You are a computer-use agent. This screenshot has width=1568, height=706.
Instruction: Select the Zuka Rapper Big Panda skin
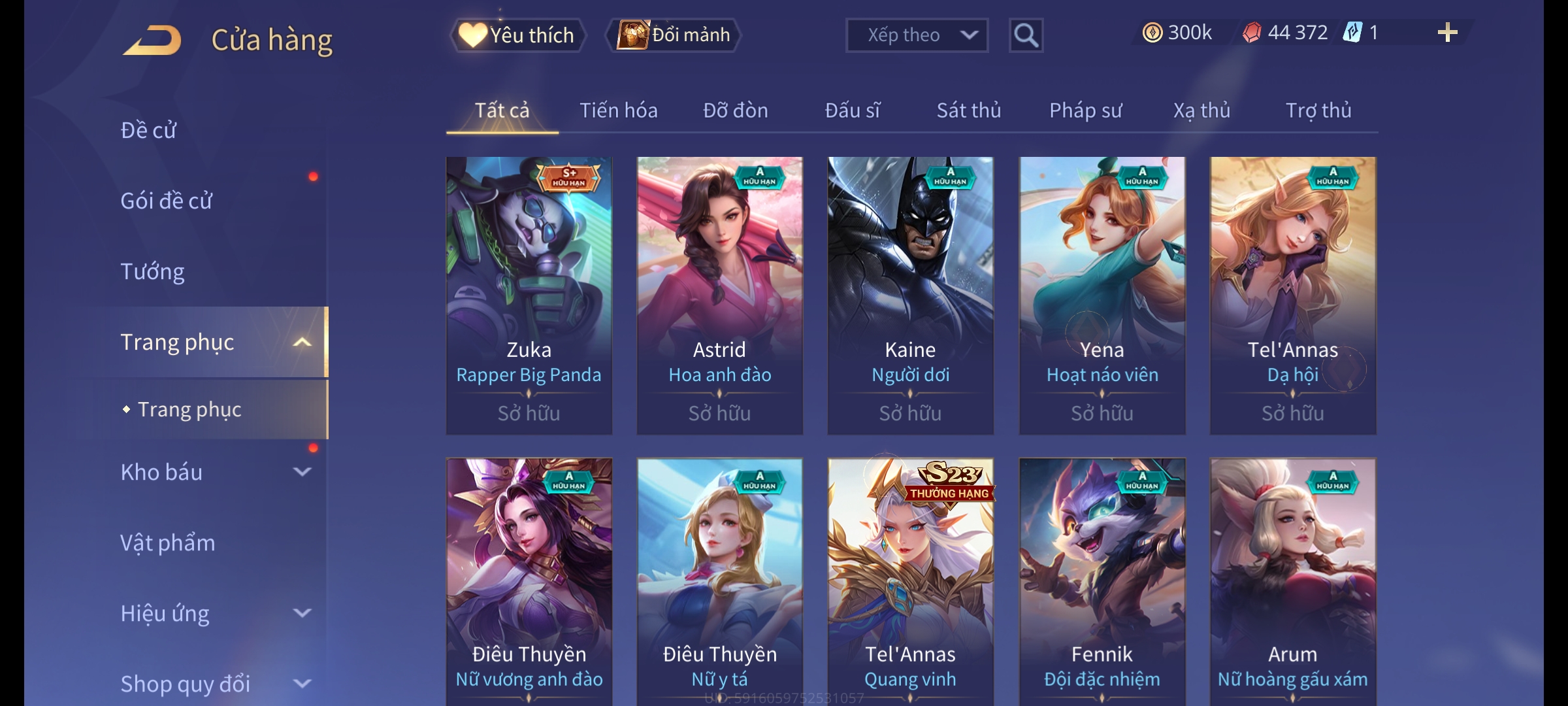pyautogui.click(x=529, y=295)
